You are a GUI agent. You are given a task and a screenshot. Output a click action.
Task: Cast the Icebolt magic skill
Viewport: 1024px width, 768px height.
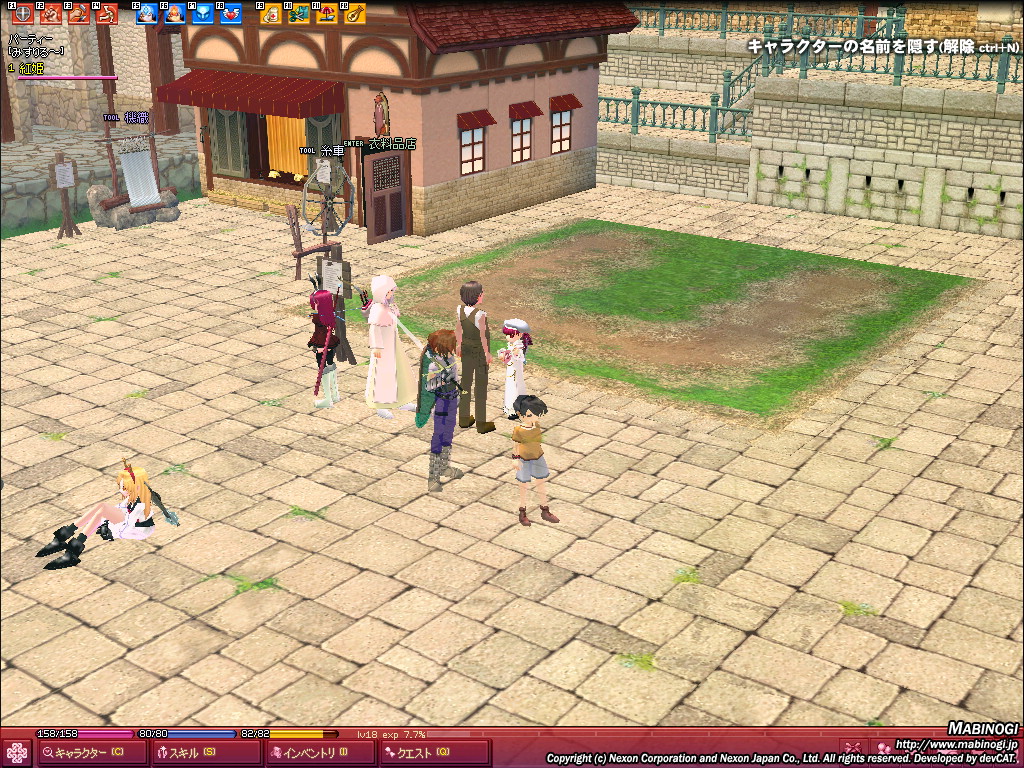pyautogui.click(x=147, y=14)
